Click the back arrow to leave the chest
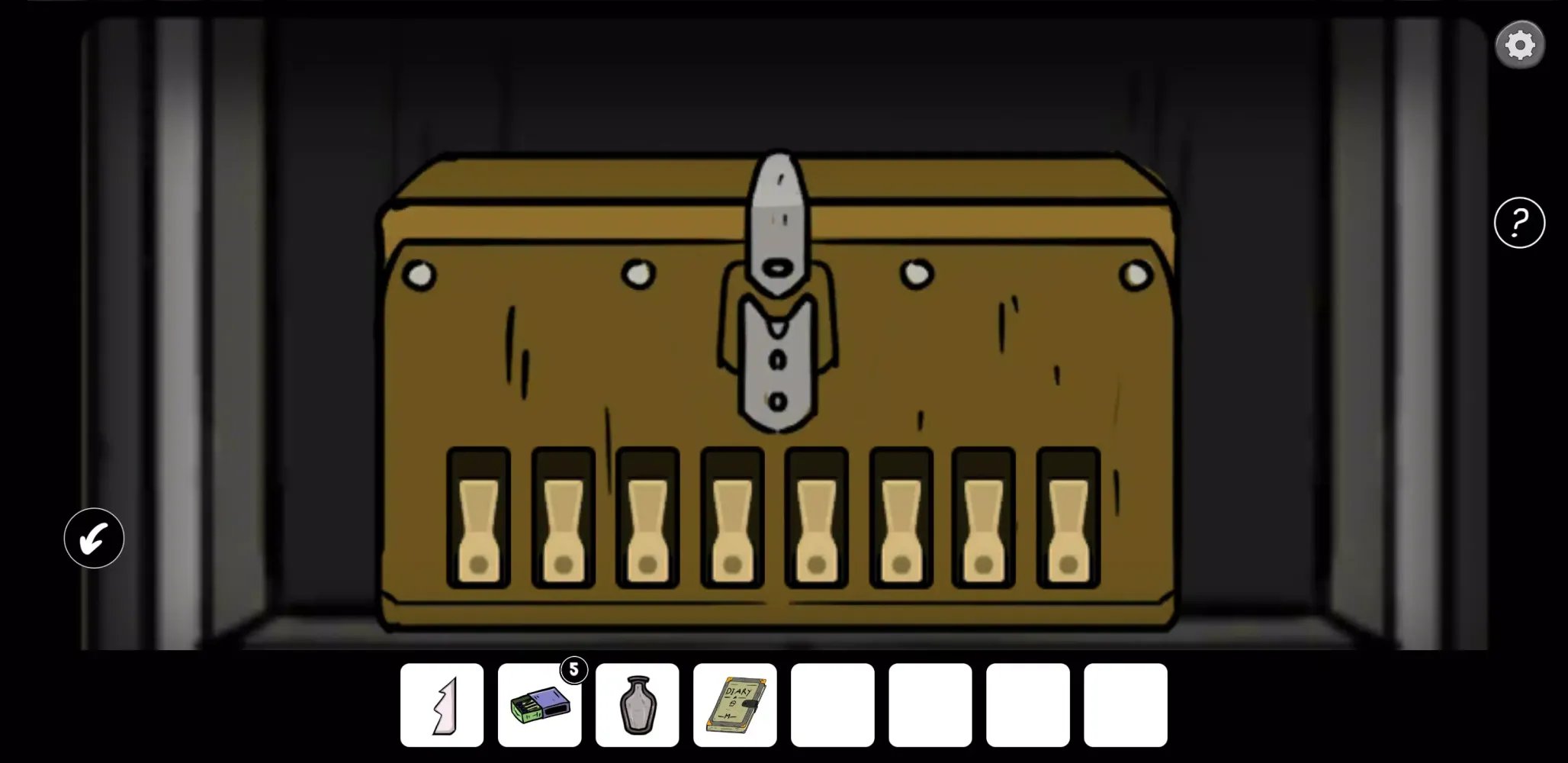The height and width of the screenshot is (763, 1568). click(93, 539)
